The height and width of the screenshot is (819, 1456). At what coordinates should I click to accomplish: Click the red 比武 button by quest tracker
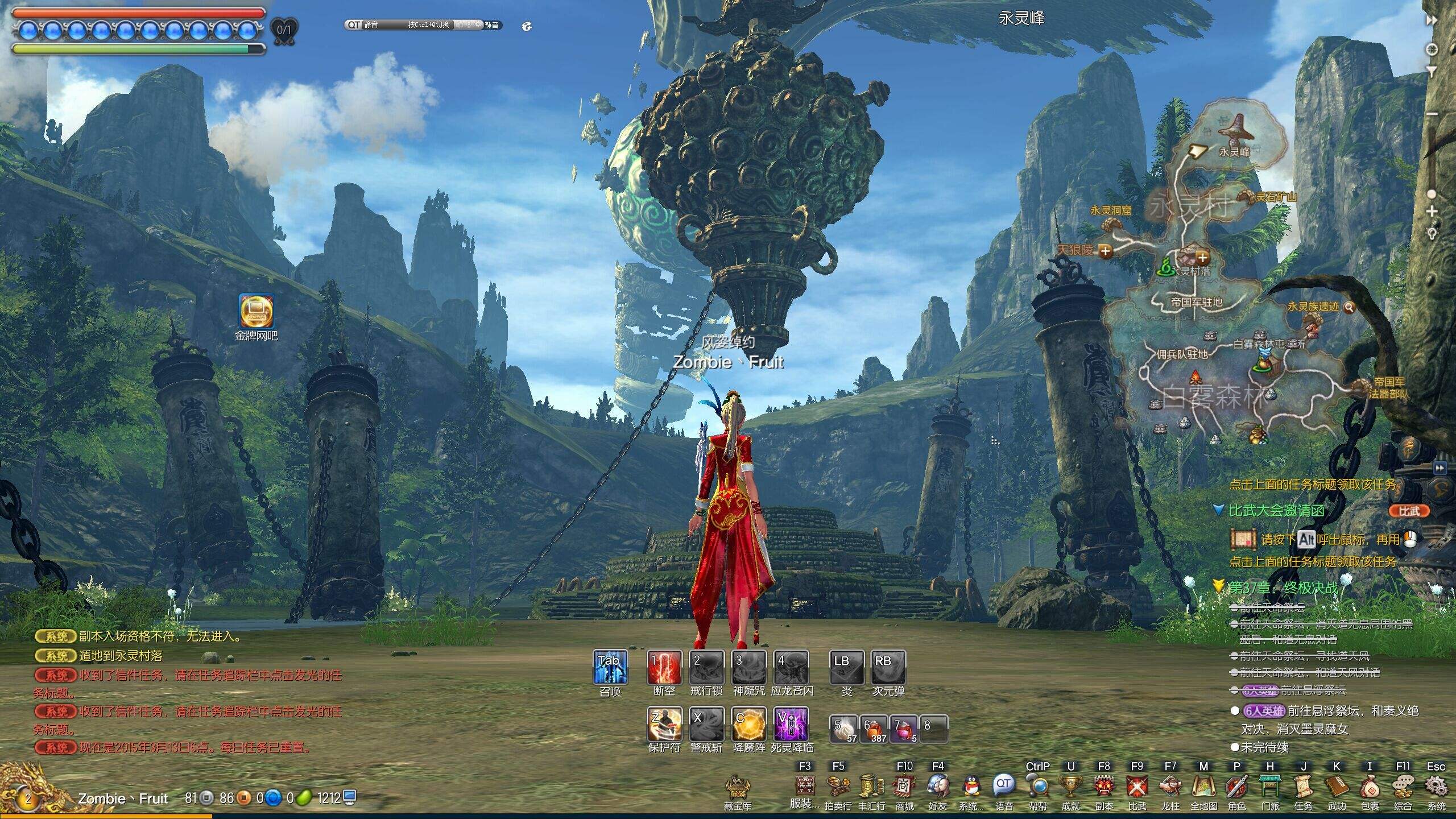[1409, 511]
